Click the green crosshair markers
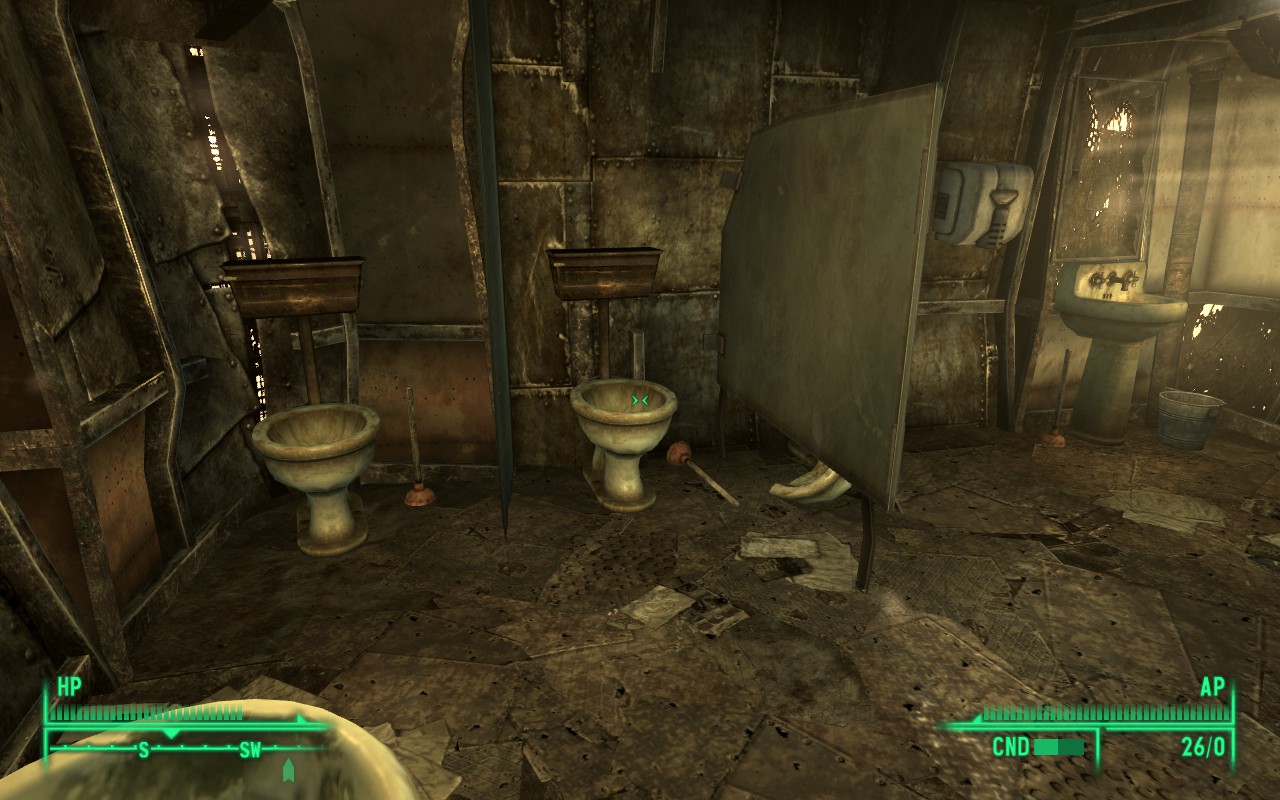The height and width of the screenshot is (800, 1280). (x=638, y=398)
